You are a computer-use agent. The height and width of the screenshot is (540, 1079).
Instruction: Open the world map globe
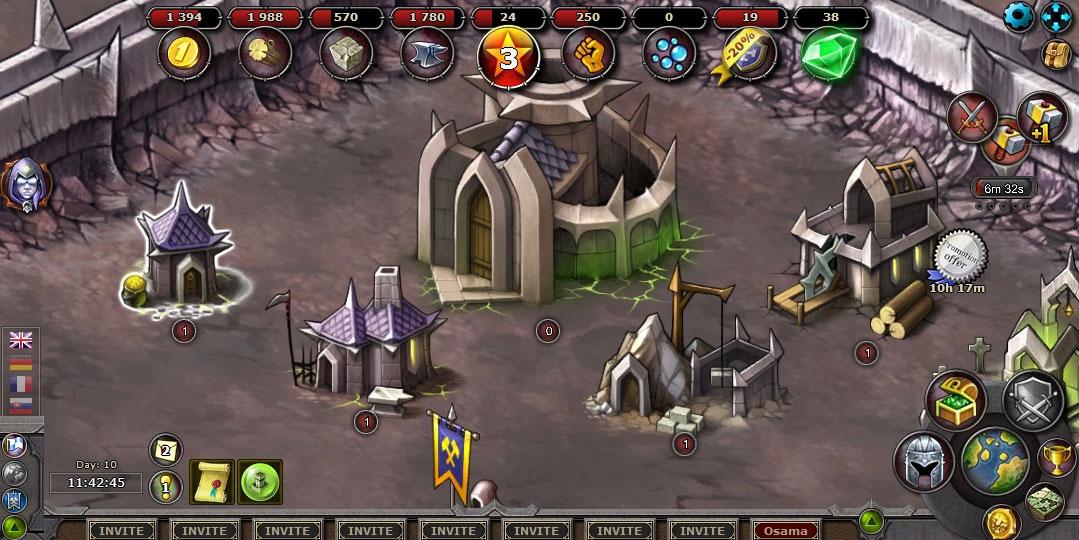(995, 460)
